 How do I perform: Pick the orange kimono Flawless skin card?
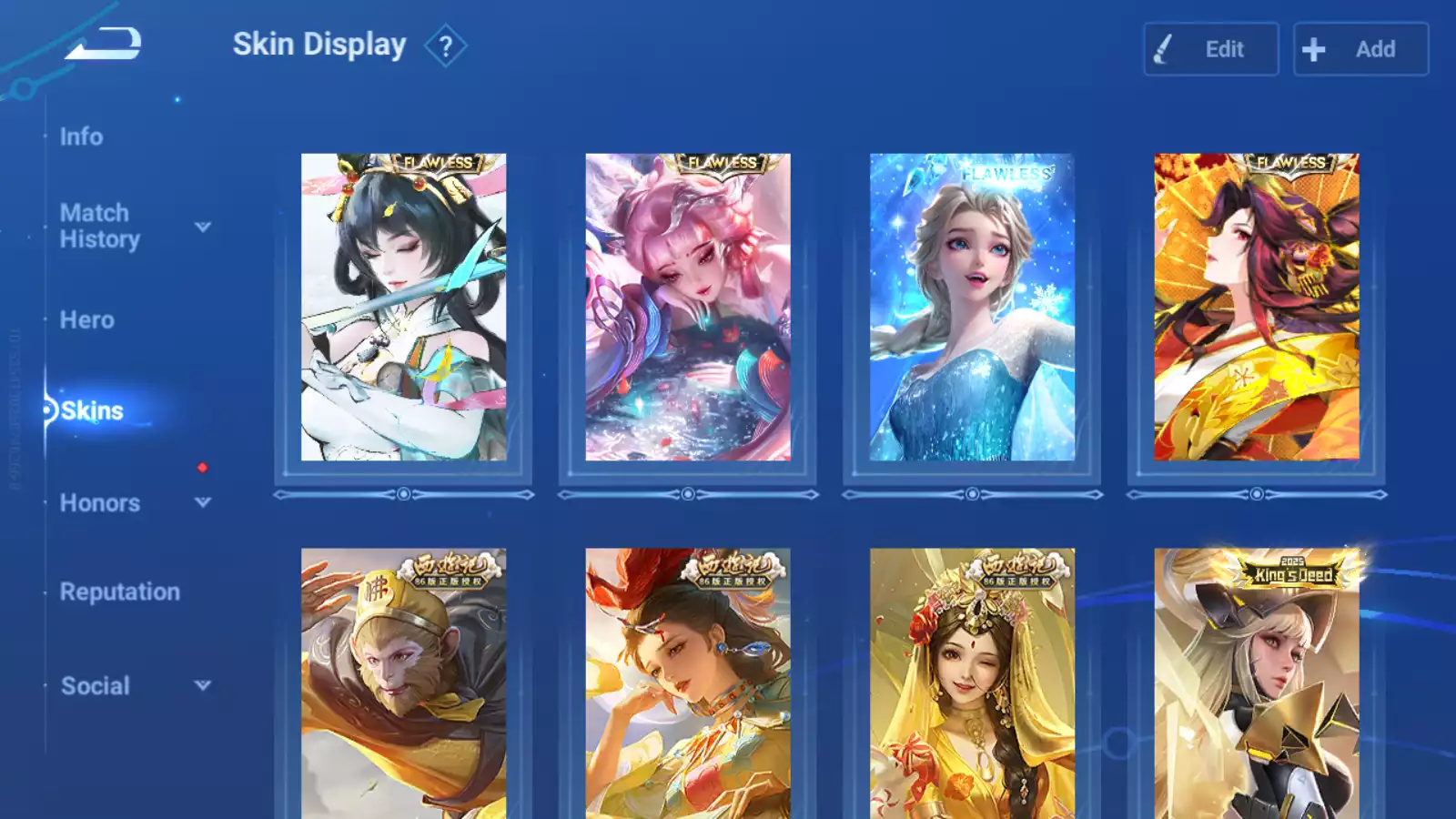point(1256,307)
